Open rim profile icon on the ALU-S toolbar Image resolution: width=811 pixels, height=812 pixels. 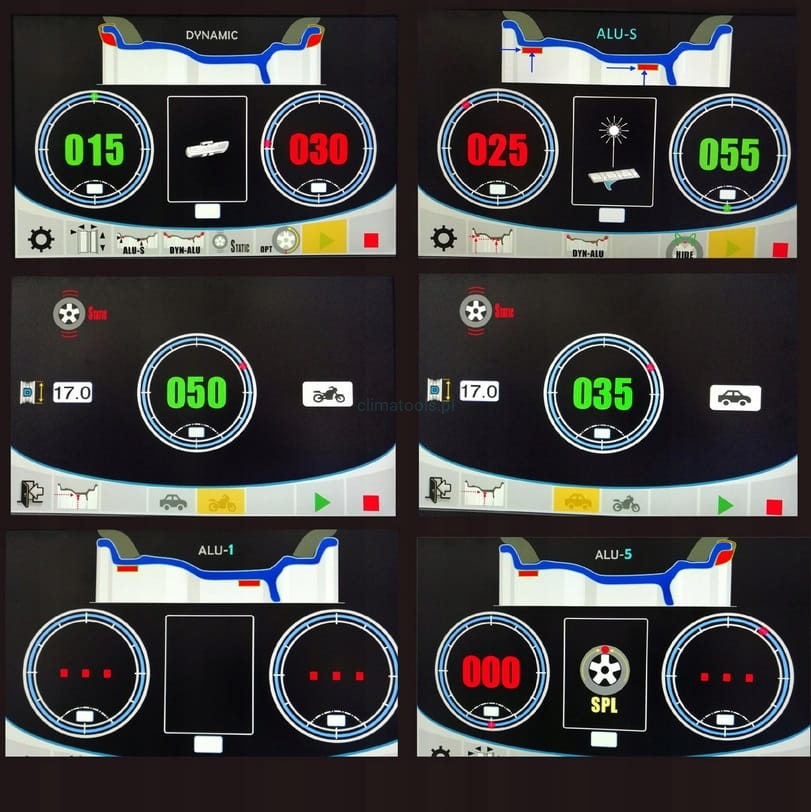point(491,240)
